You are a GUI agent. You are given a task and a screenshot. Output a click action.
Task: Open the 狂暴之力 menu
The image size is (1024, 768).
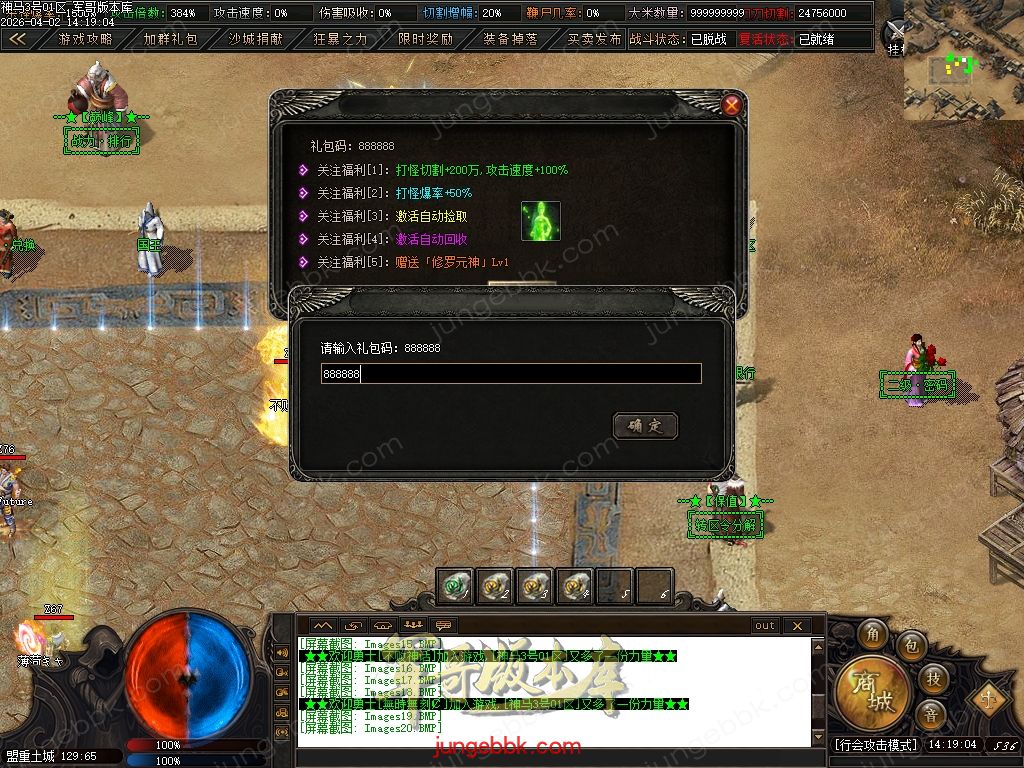tap(340, 39)
